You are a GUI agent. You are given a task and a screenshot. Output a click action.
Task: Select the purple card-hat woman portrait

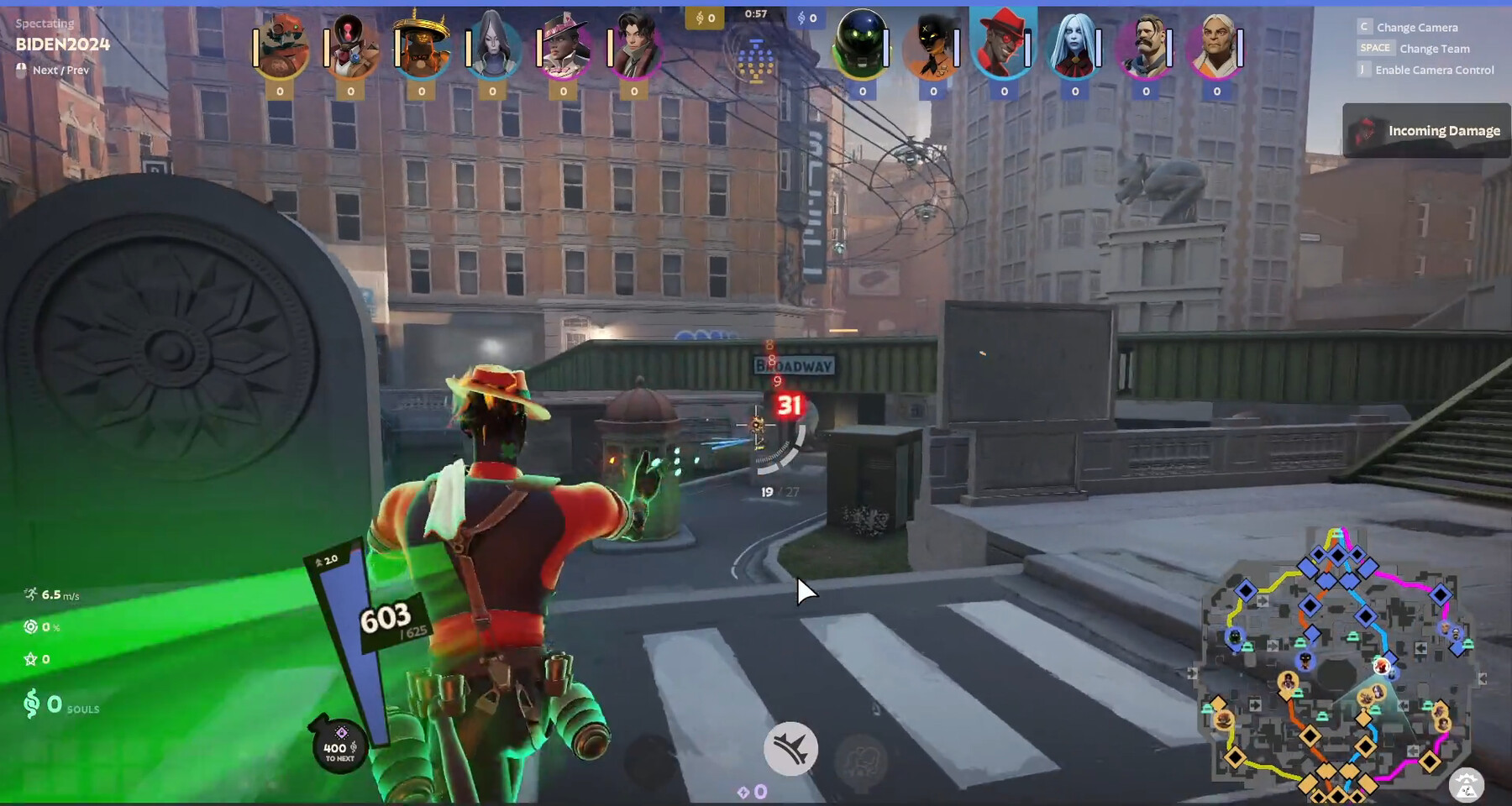click(563, 46)
